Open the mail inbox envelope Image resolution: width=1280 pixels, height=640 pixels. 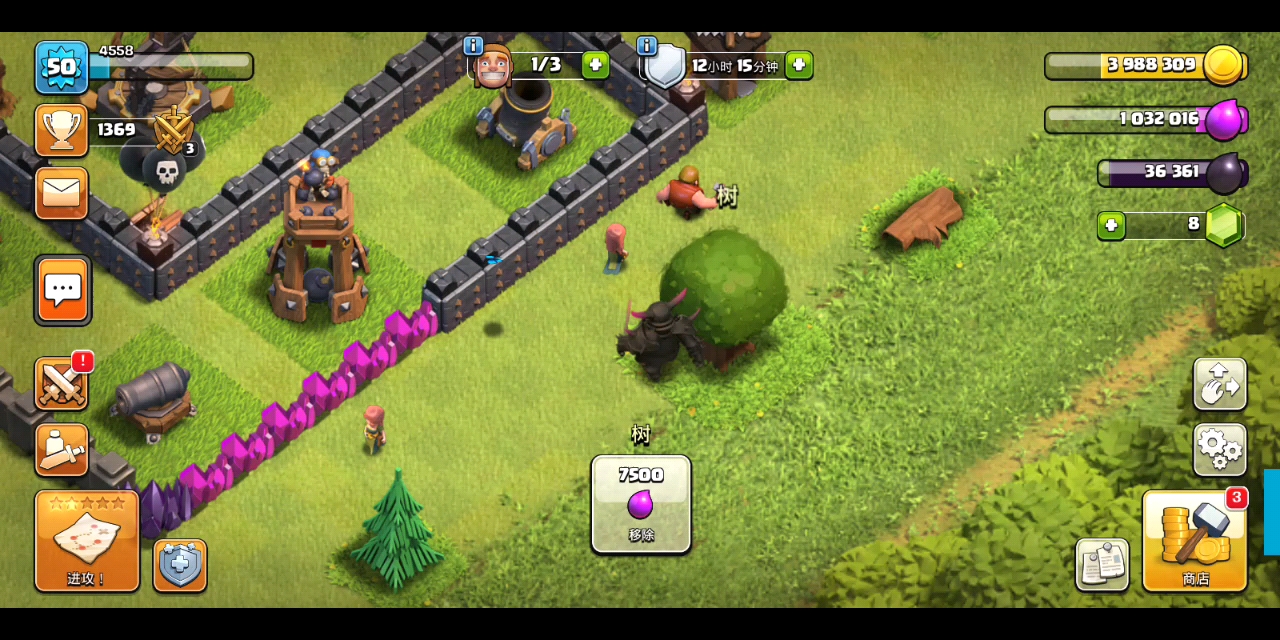pos(62,192)
